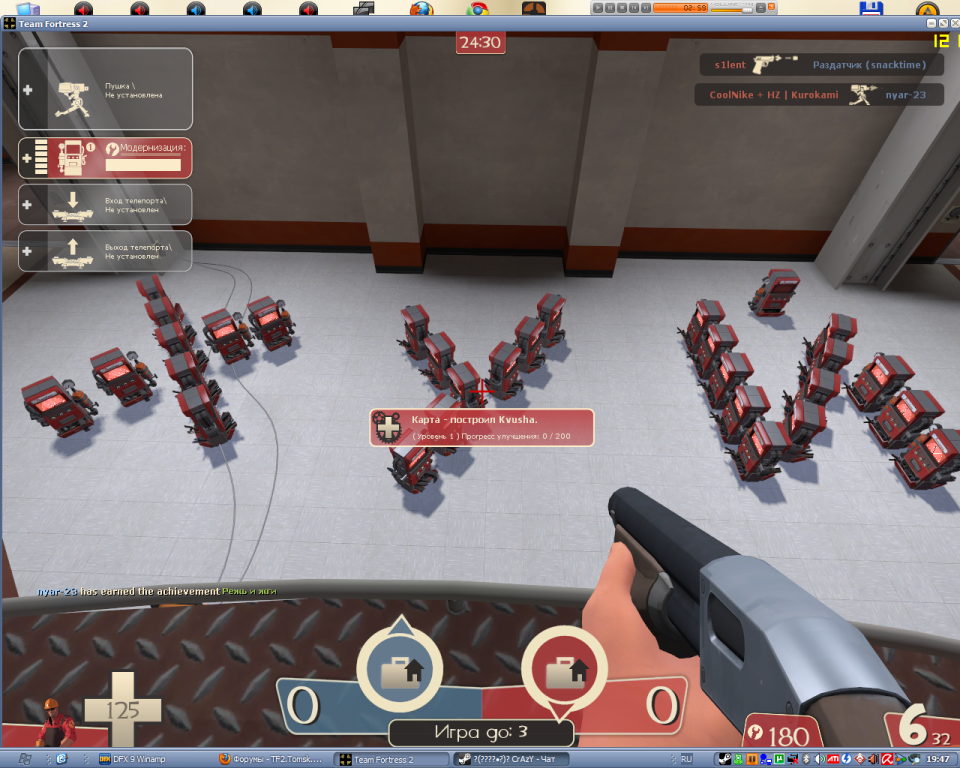Select the sentry gun build status panel
Screen dimensions: 960x768
[105, 89]
